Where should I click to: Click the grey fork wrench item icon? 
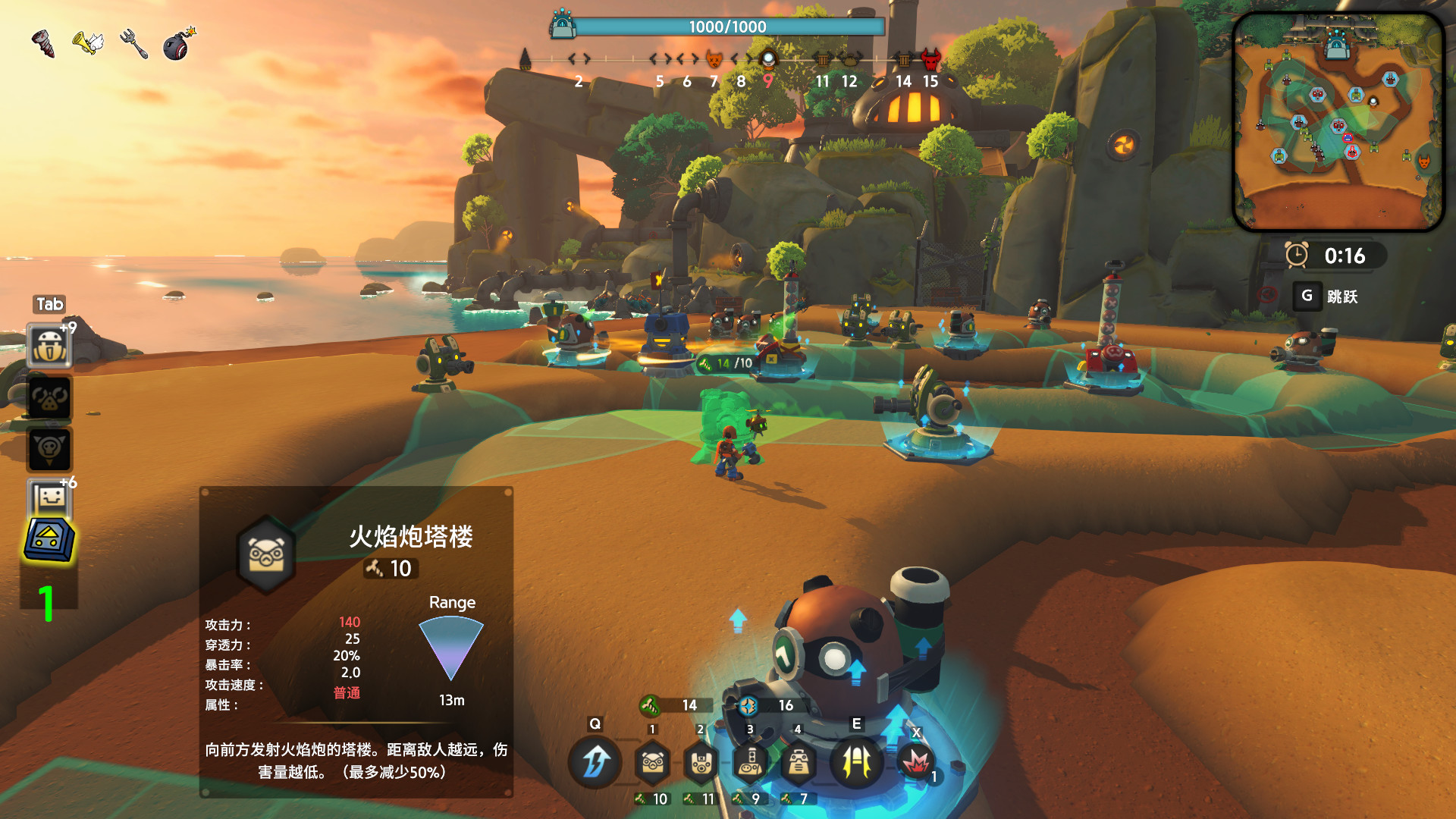pos(133,43)
